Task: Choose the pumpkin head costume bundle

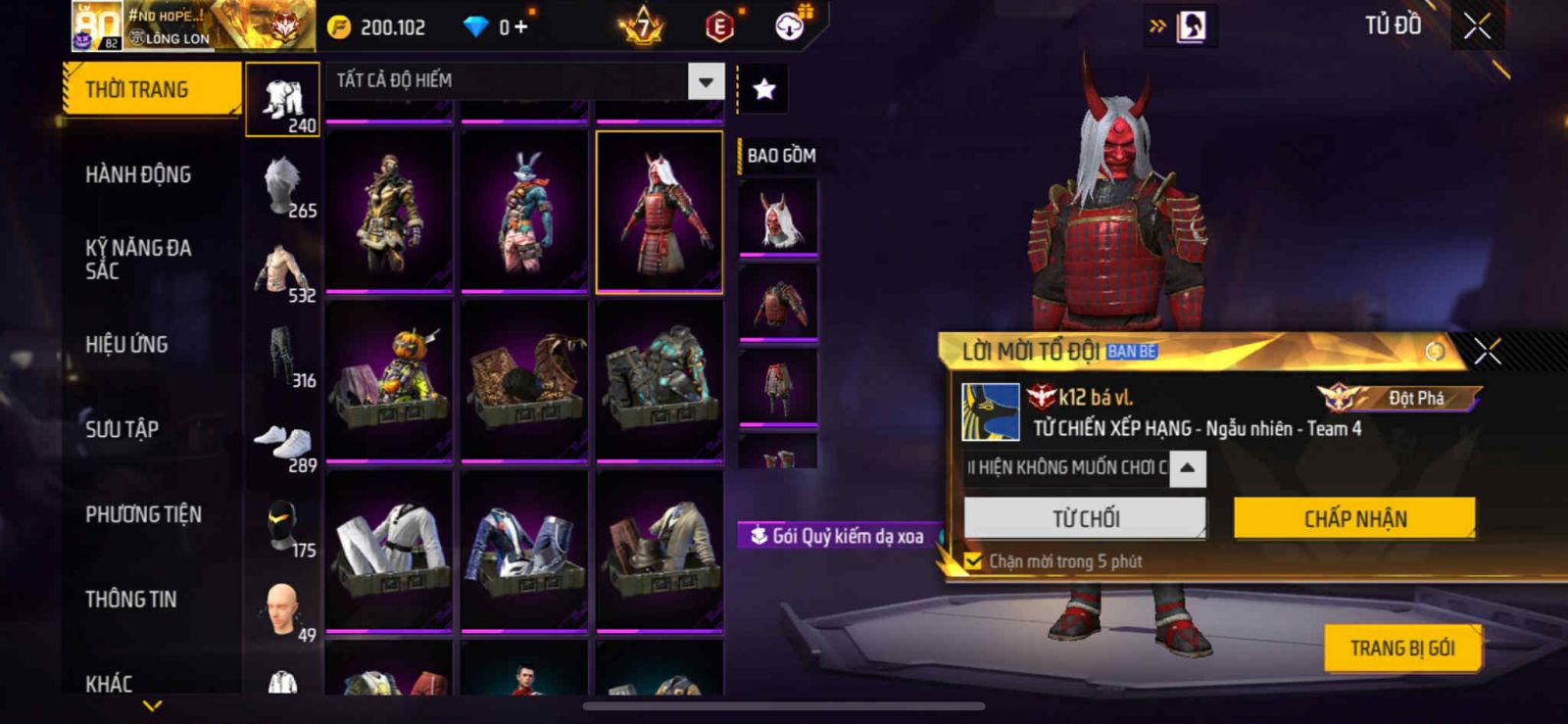Action: pos(389,380)
